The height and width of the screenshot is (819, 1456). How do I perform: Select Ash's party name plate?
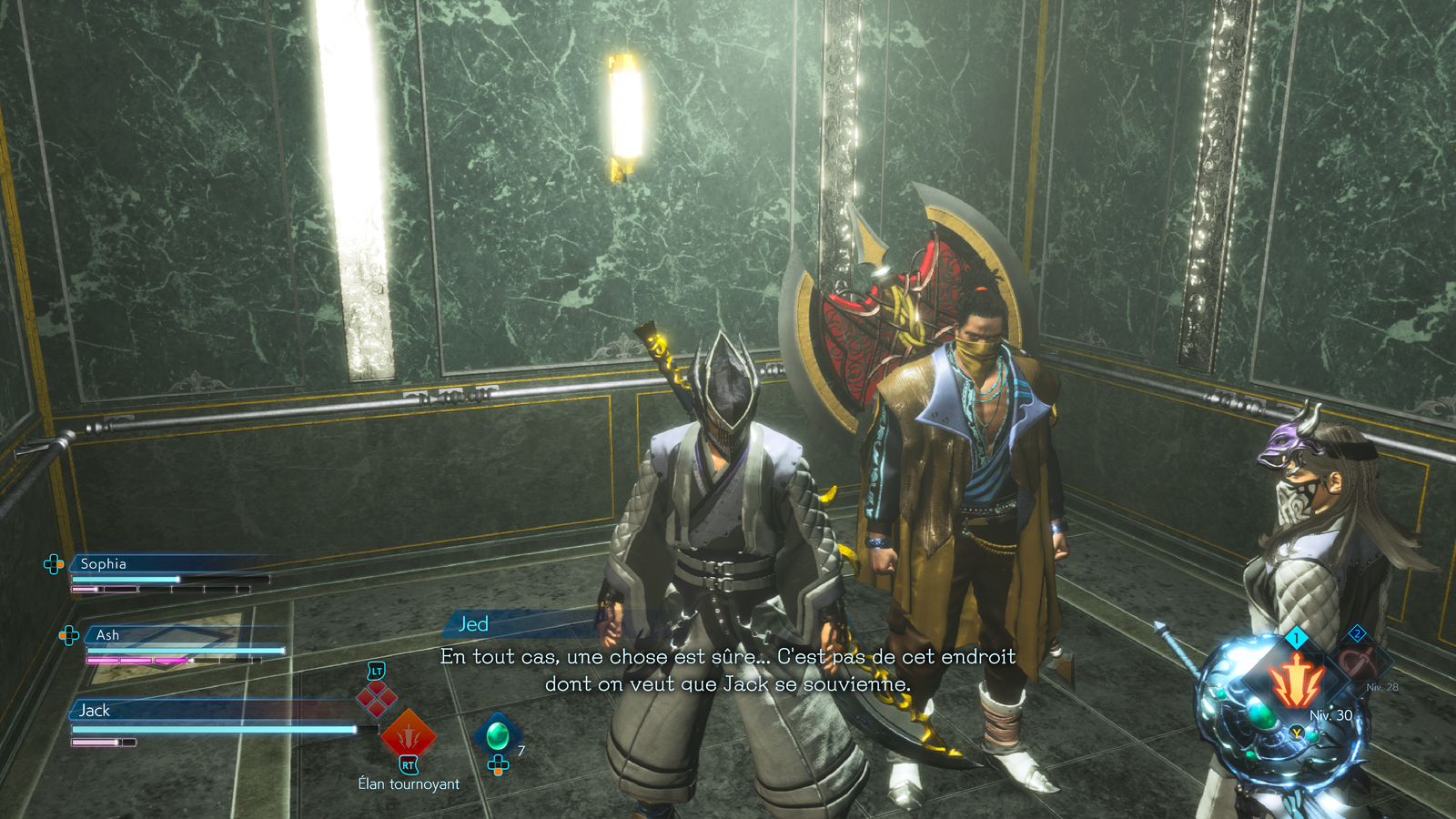[107, 635]
